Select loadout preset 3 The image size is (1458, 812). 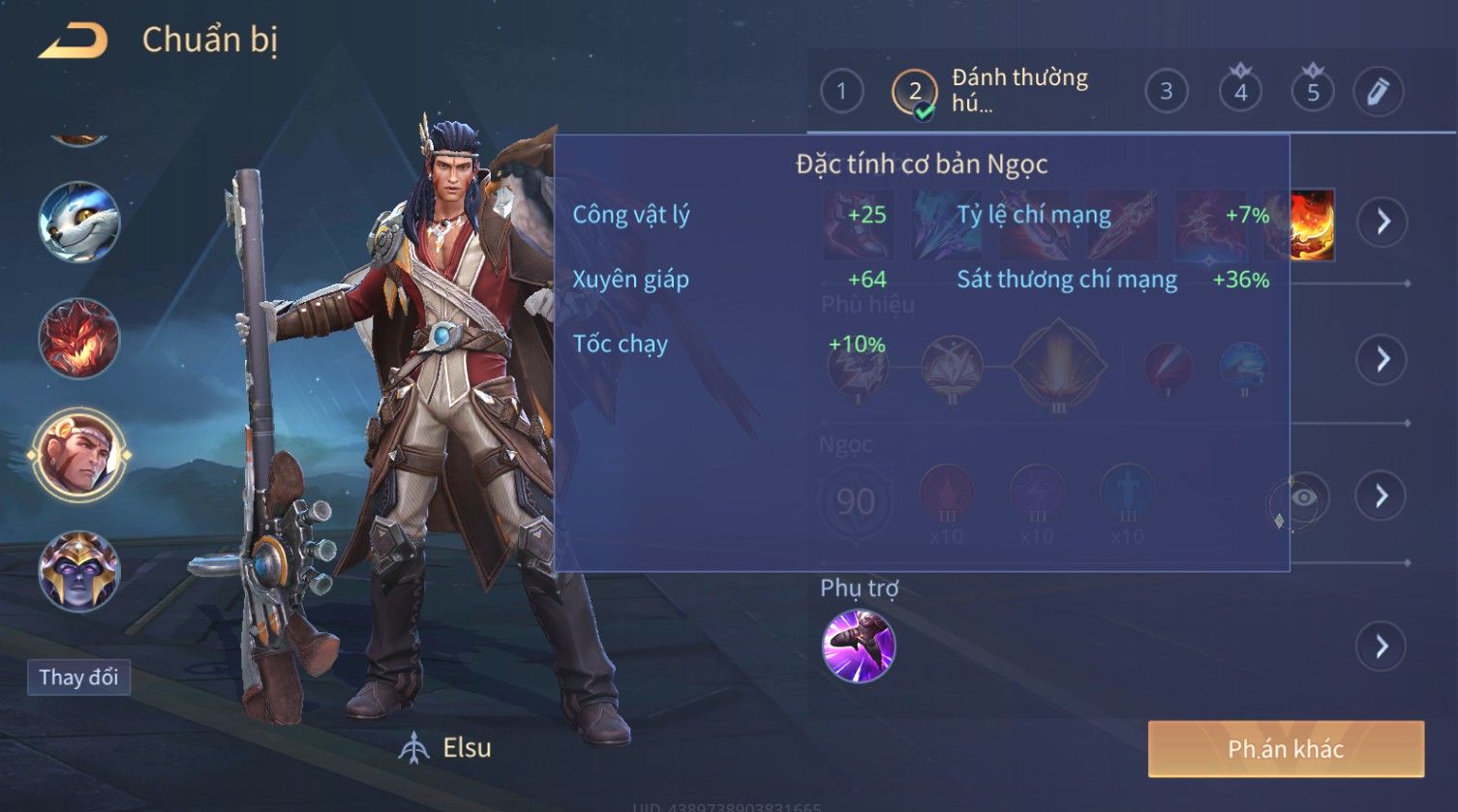(1166, 92)
